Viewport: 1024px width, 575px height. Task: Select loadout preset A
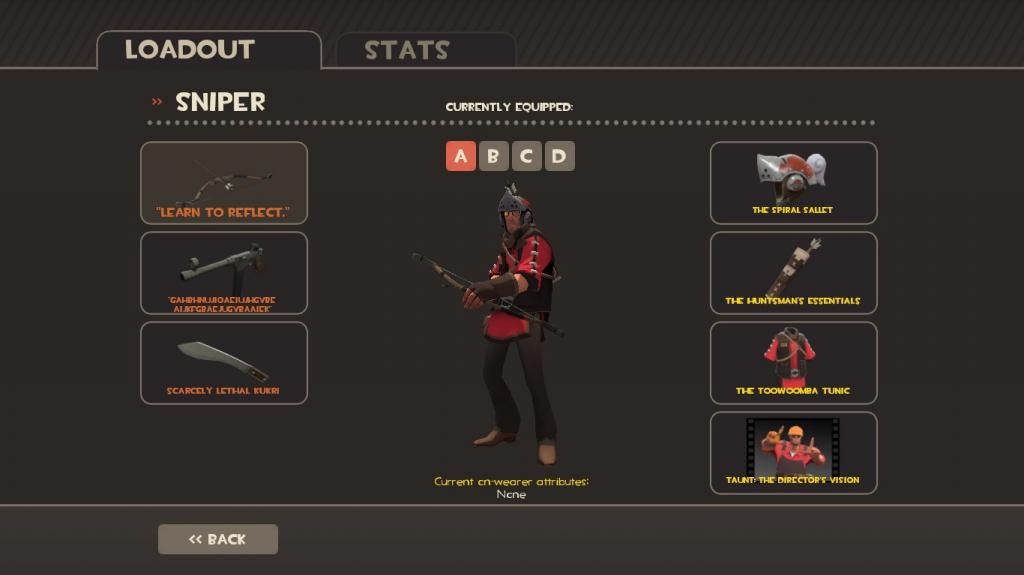[x=461, y=156]
